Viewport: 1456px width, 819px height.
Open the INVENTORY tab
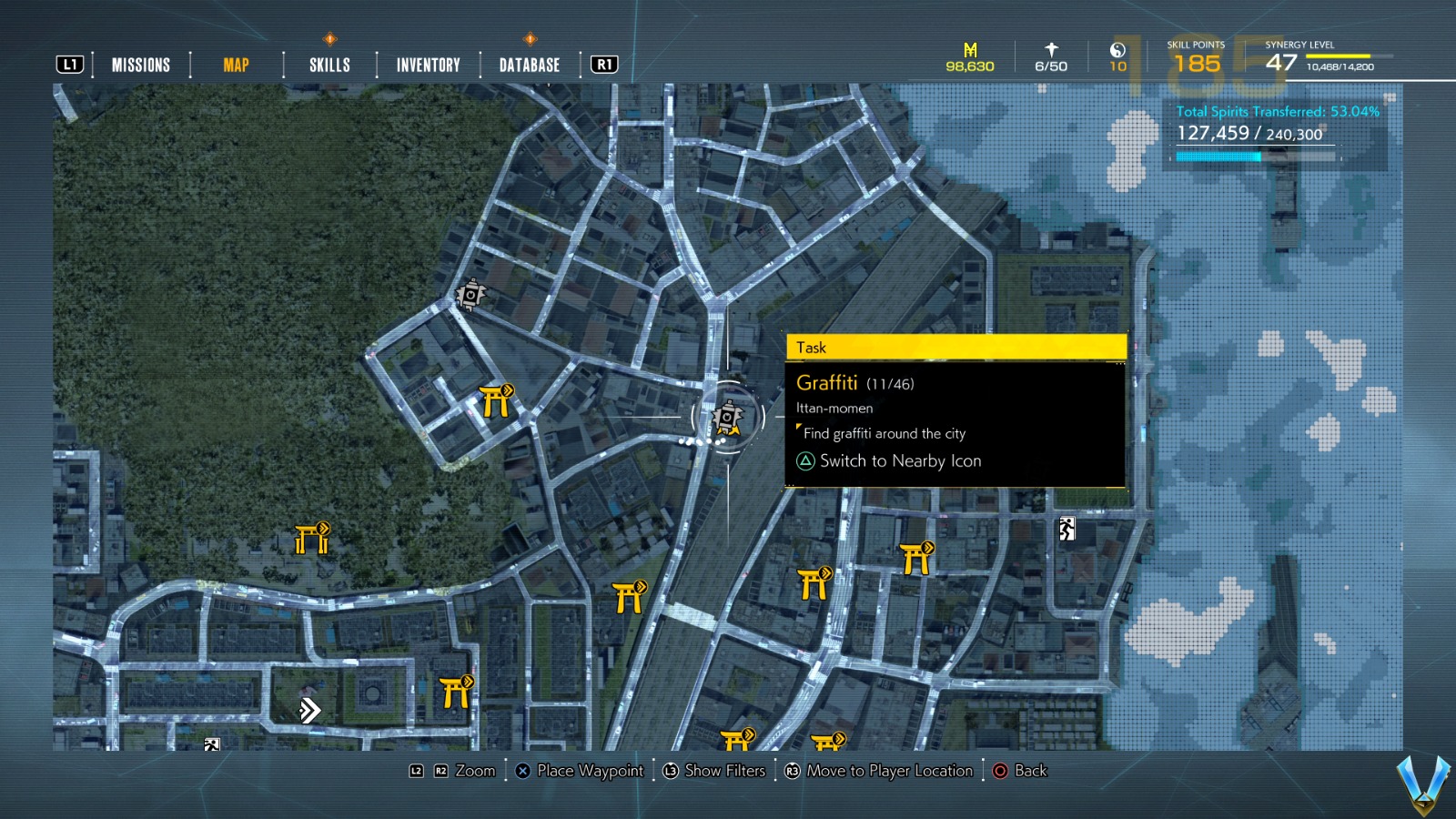point(427,65)
